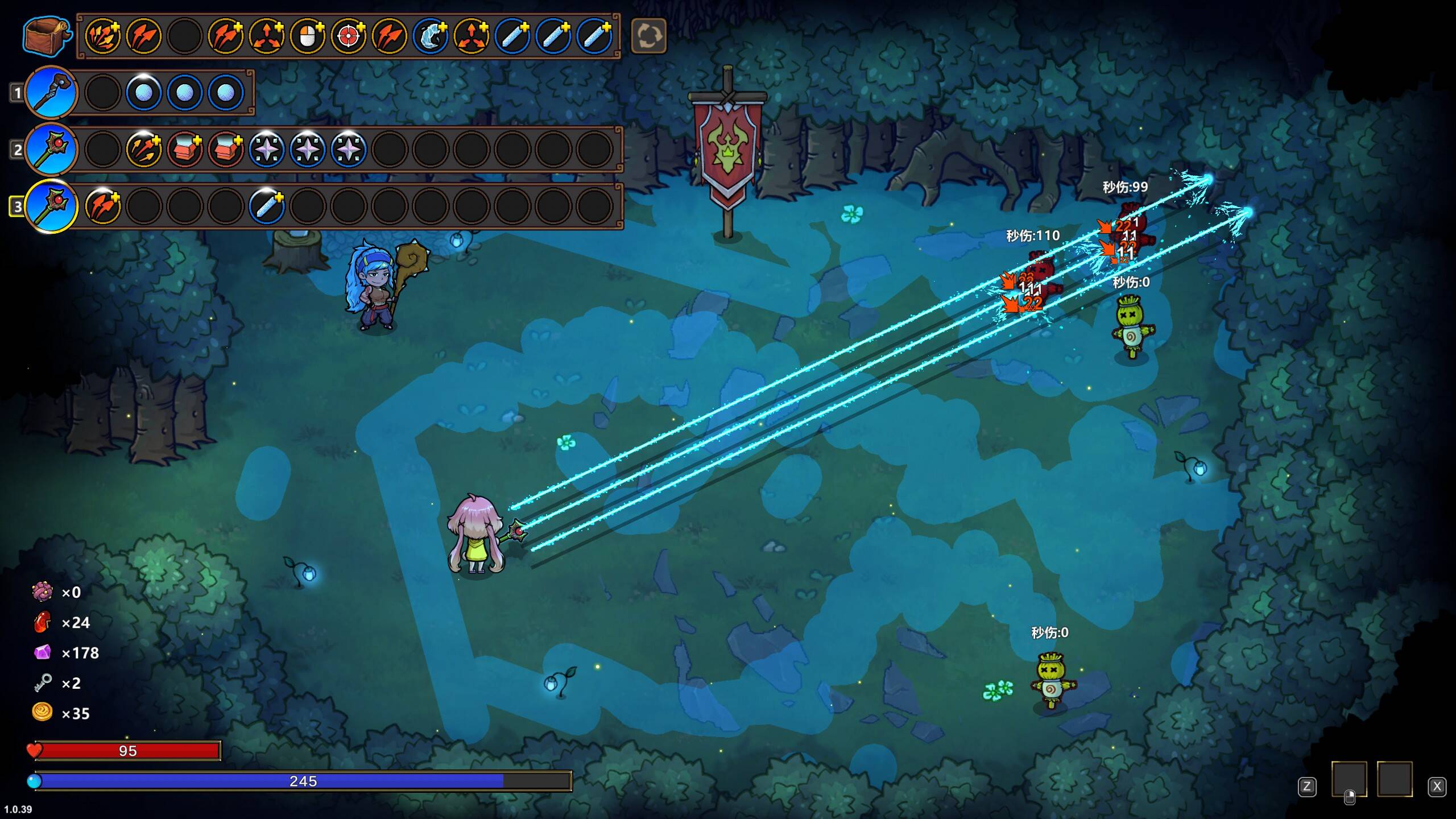
Task: Select wand 3, the yellow-highlighted scepter
Action: point(51,206)
